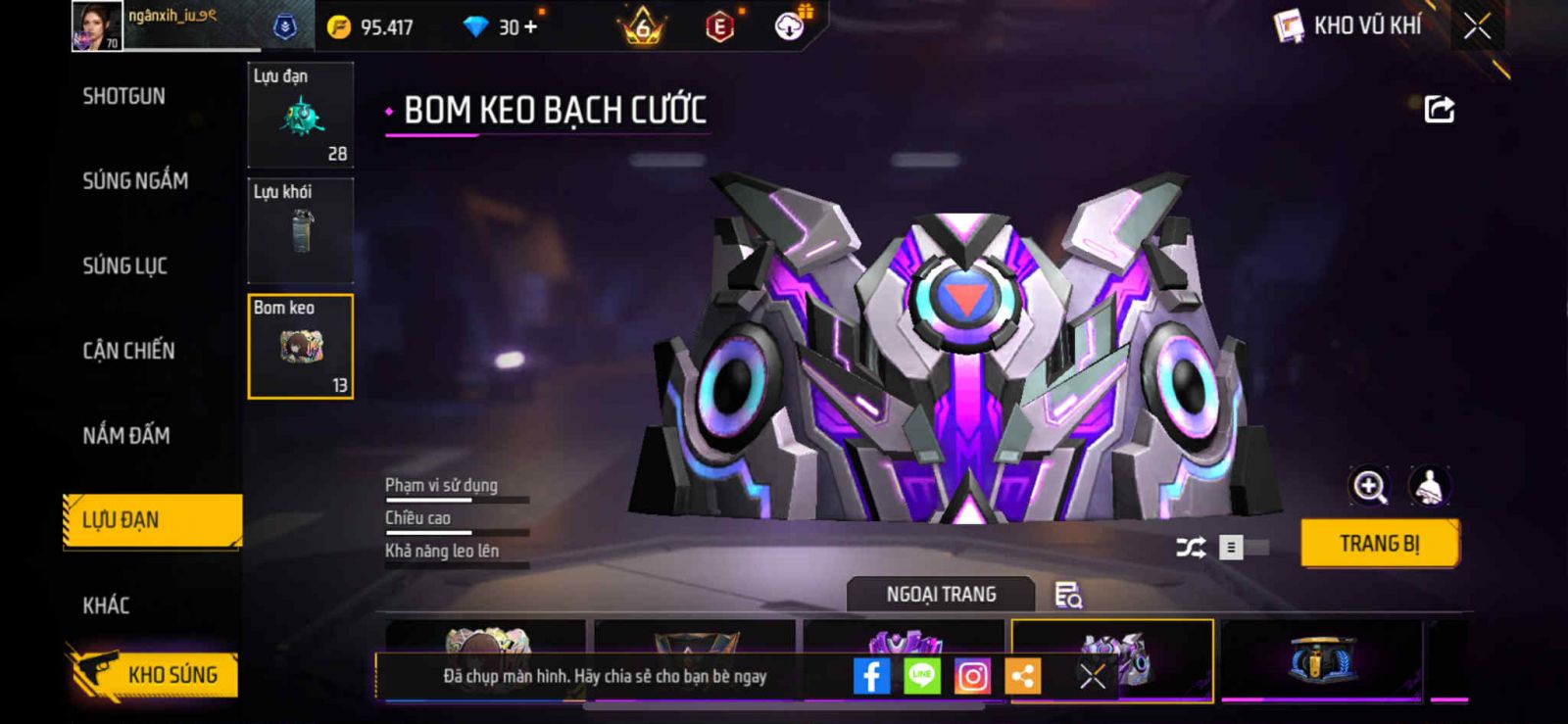Select the Lựu đạn grenade slot
Viewport: 1568px width, 724px height.
(300, 115)
